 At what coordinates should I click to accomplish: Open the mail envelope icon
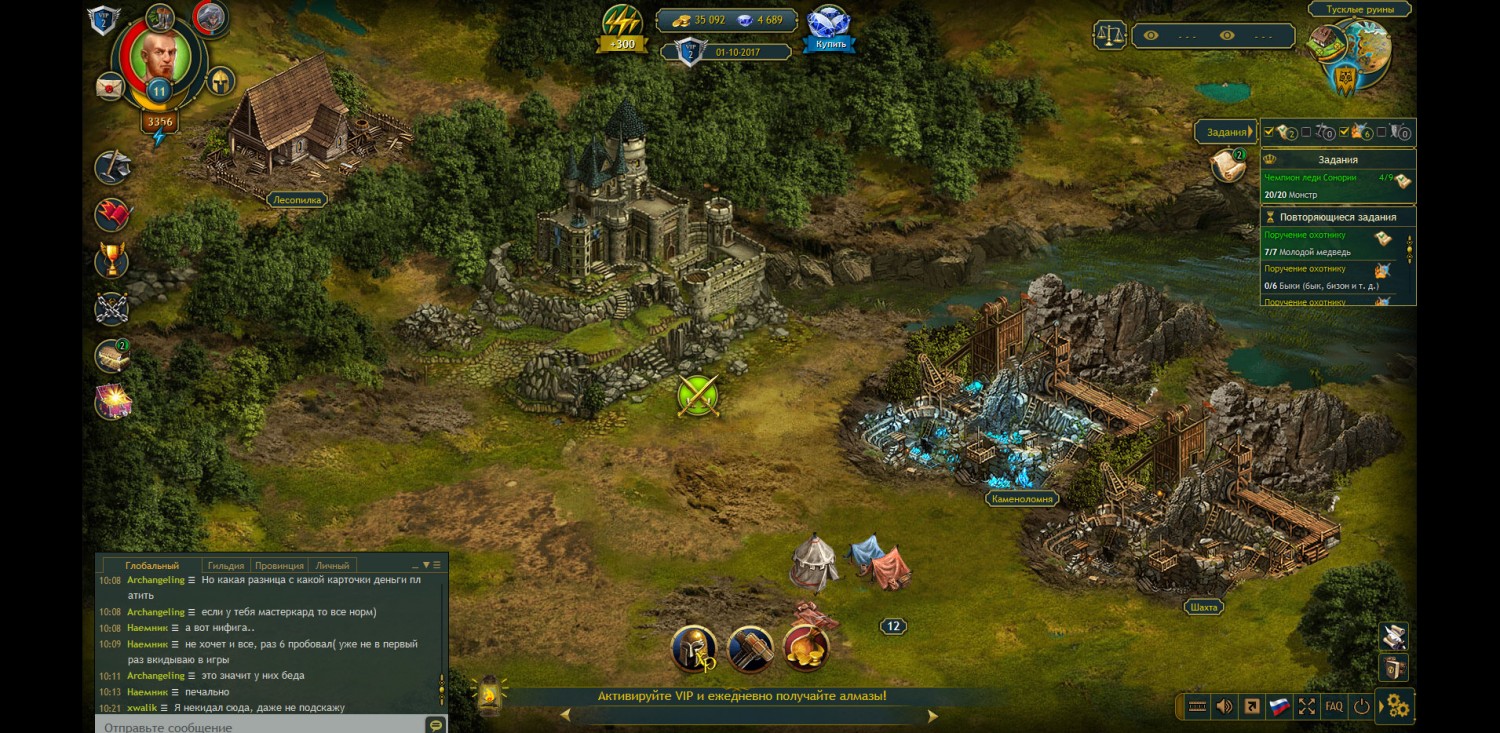110,87
